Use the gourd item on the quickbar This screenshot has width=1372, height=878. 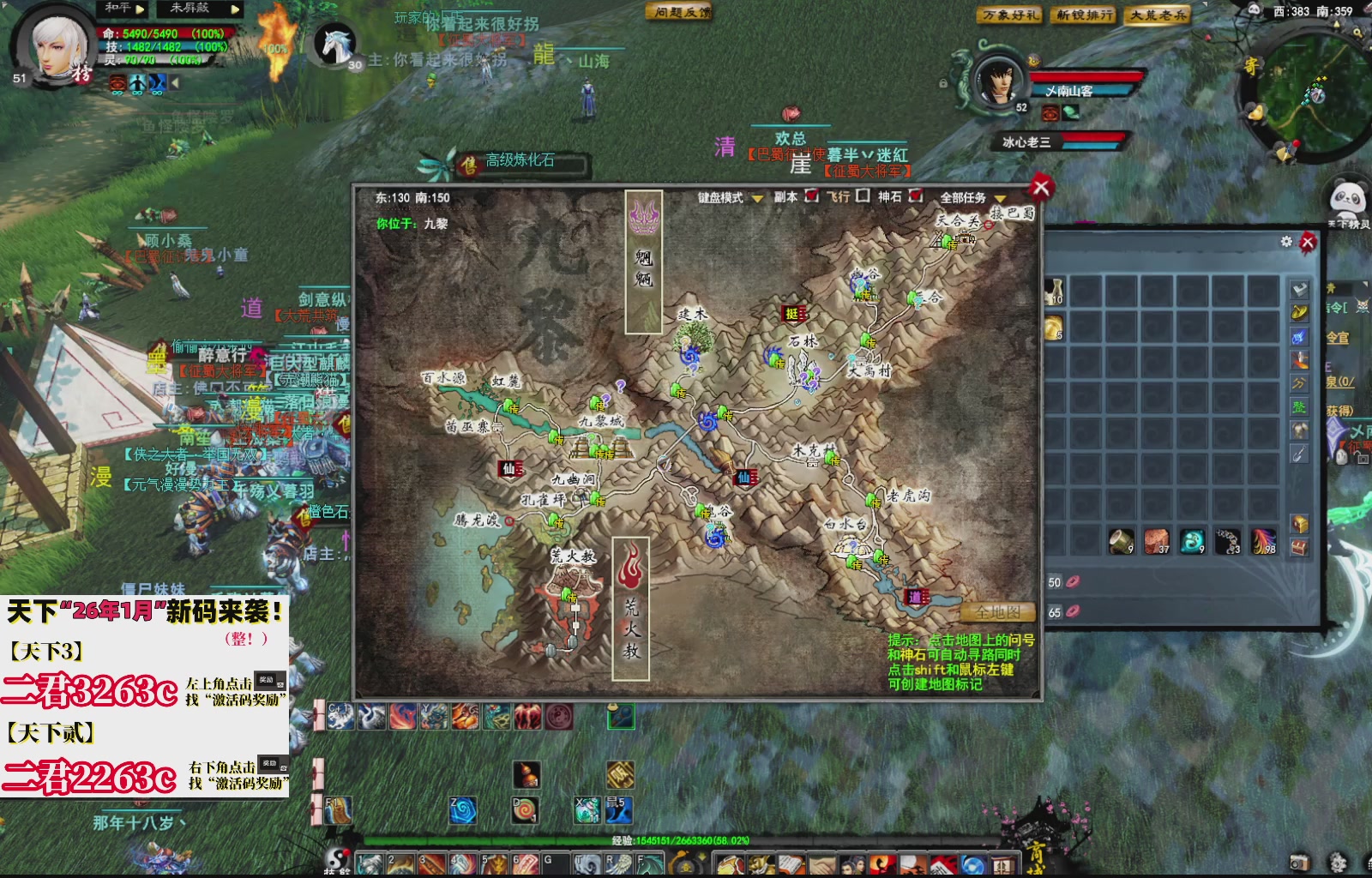527,773
